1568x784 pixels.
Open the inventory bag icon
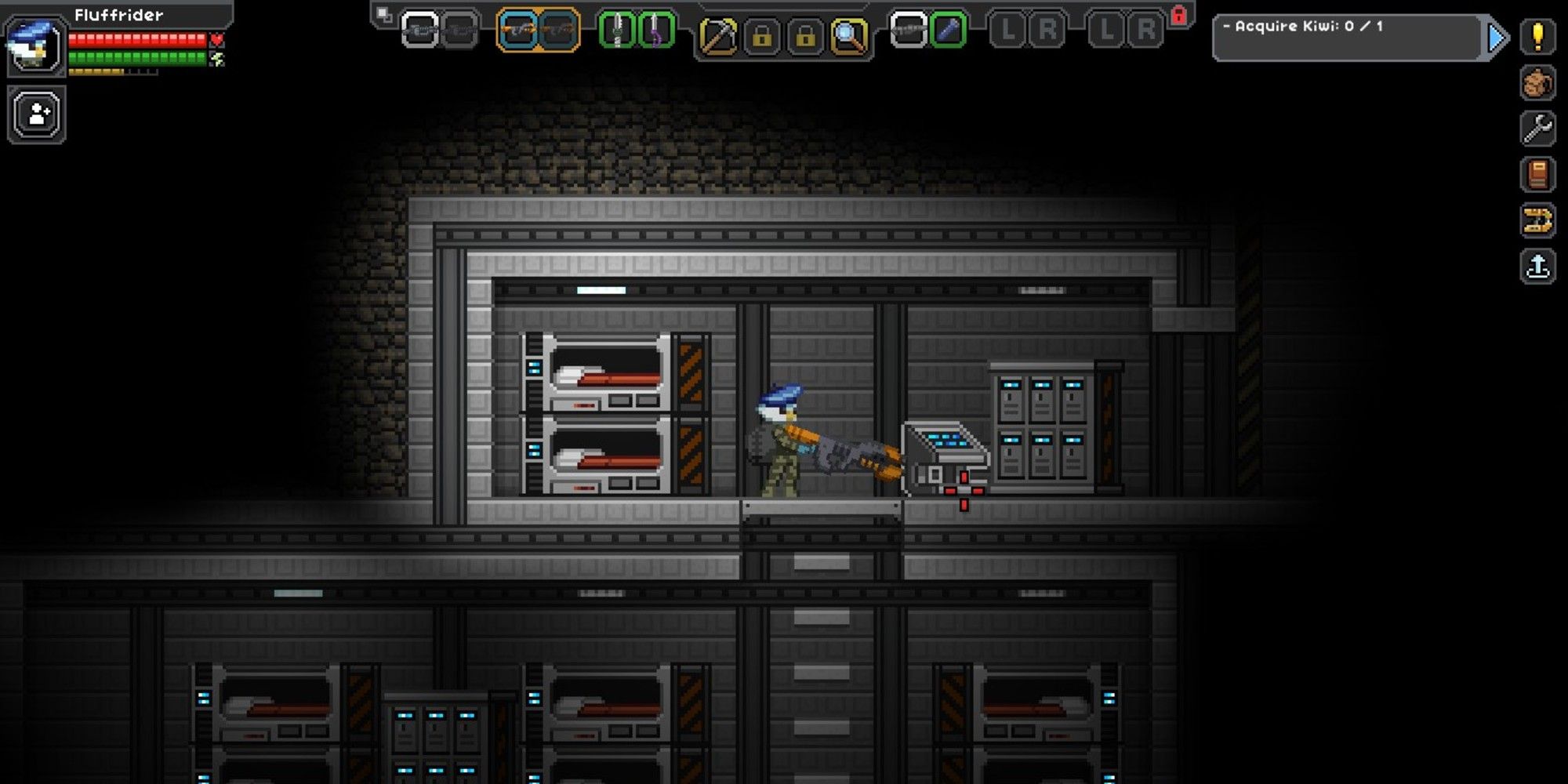pyautogui.click(x=1539, y=82)
